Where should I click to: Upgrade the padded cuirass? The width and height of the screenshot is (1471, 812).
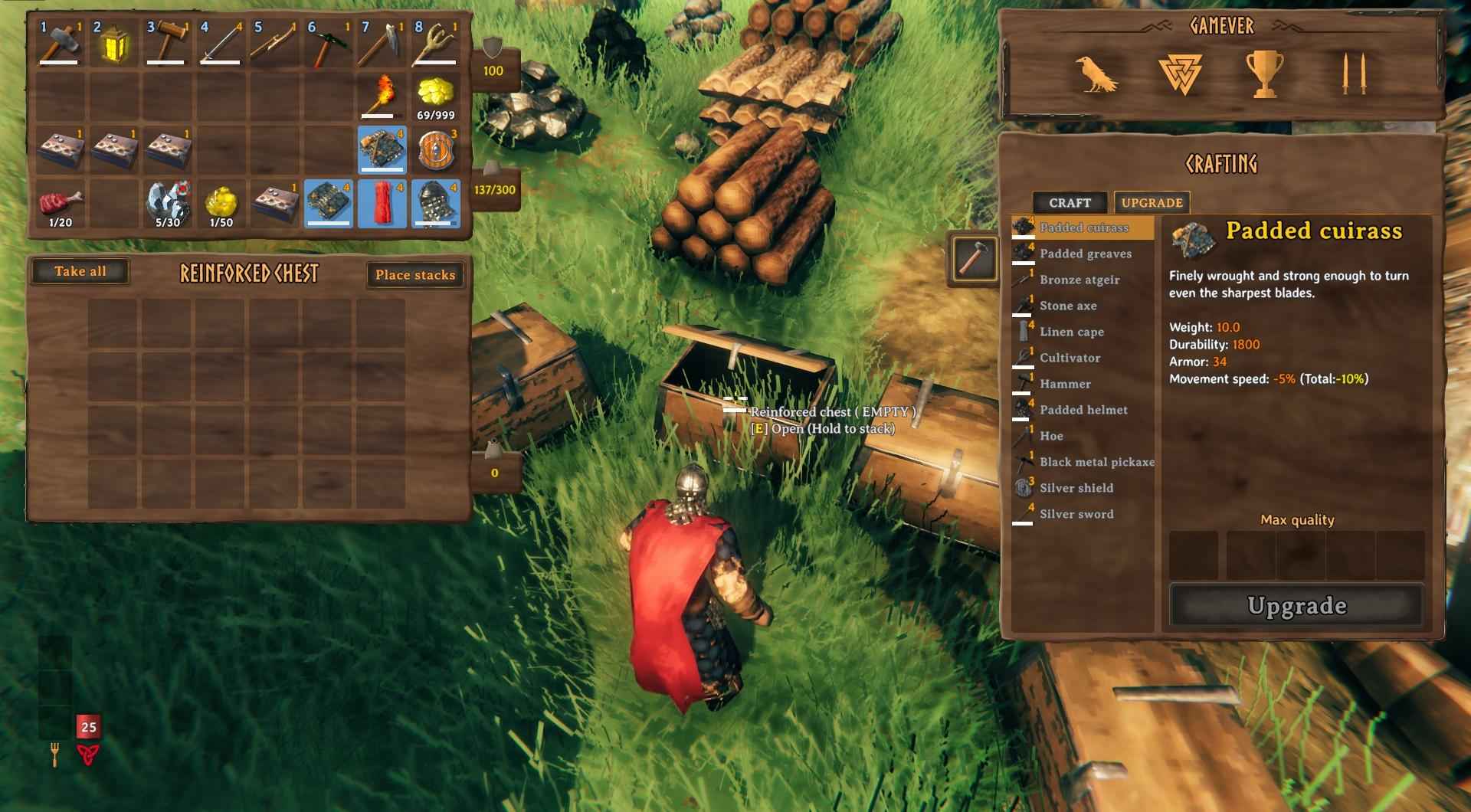[x=1296, y=606]
